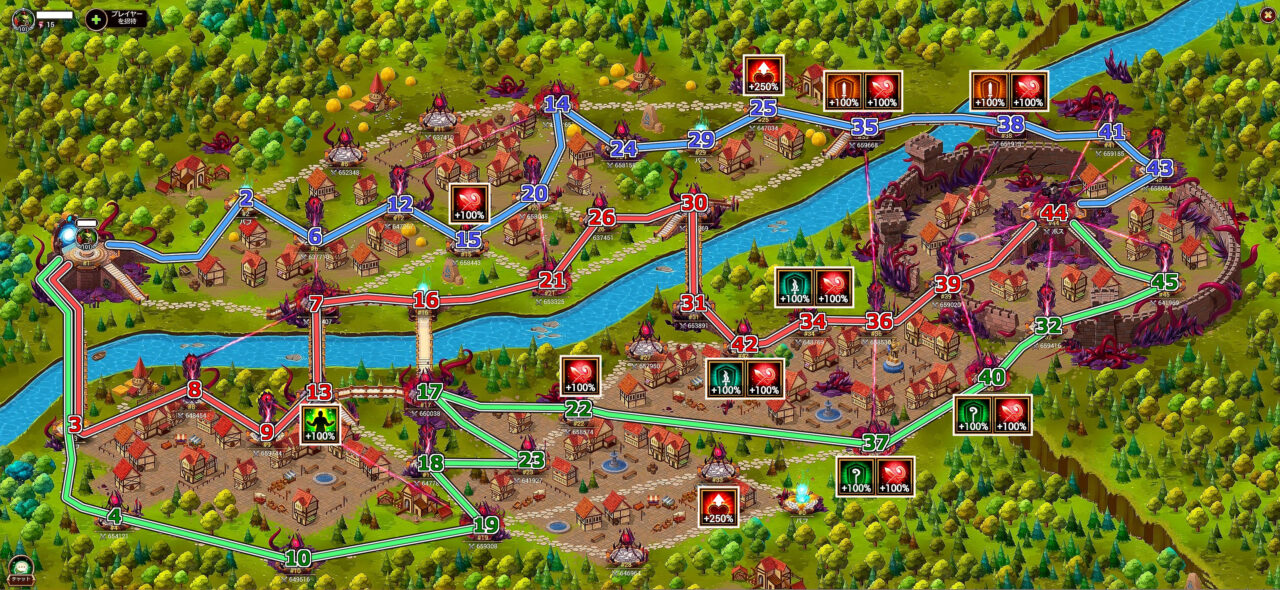Select map node 37 on the green route
The width and height of the screenshot is (1280, 590).
tap(875, 442)
